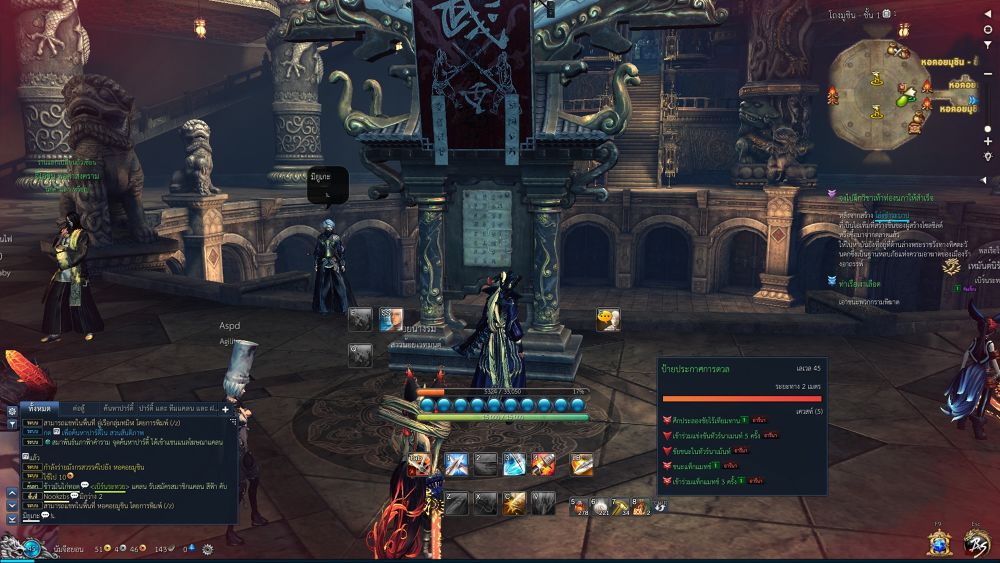Open the gear icon beside the currency display
This screenshot has height=563, width=1000.
pos(208,549)
